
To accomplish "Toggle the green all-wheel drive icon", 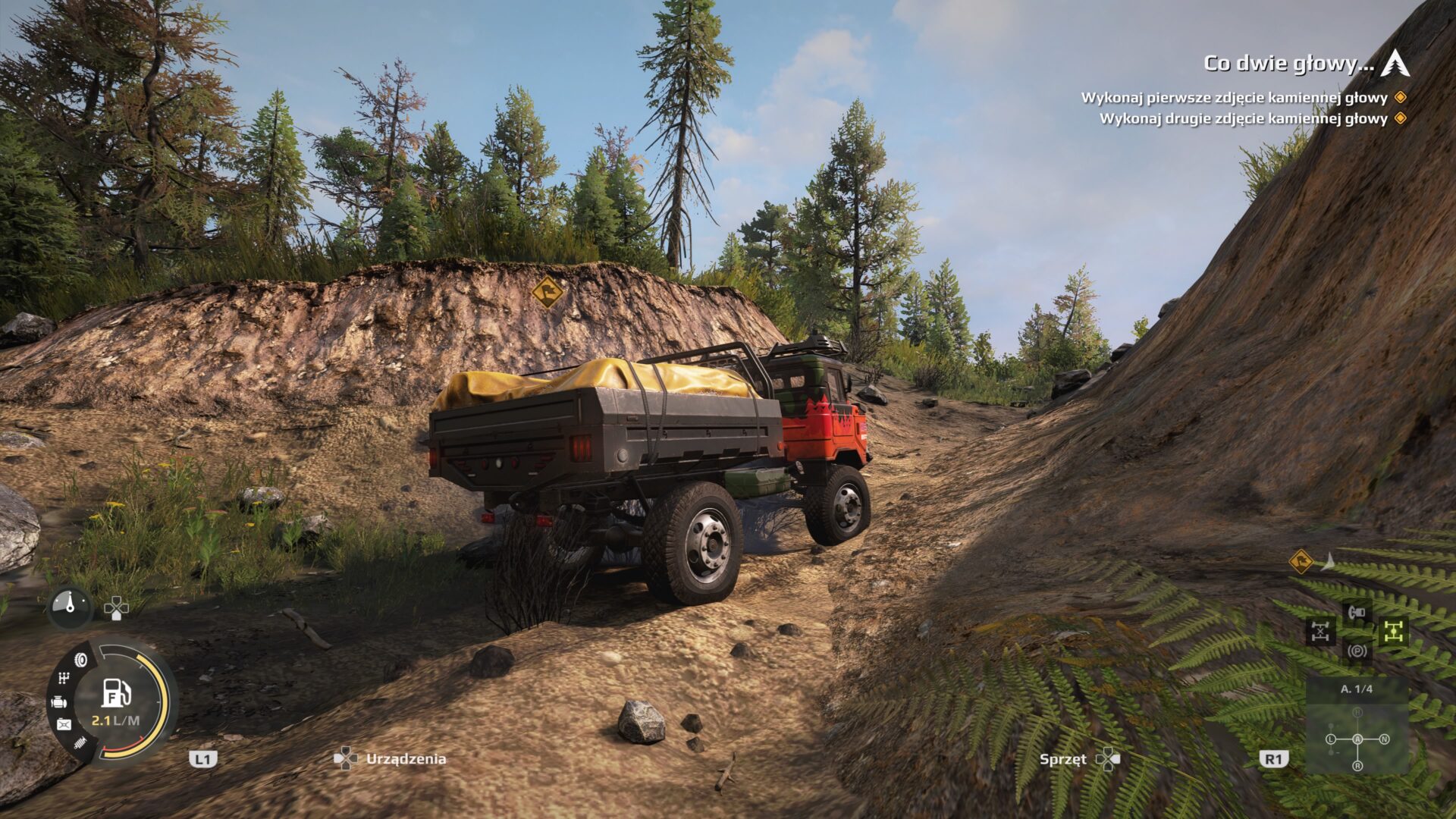I will tap(1393, 631).
